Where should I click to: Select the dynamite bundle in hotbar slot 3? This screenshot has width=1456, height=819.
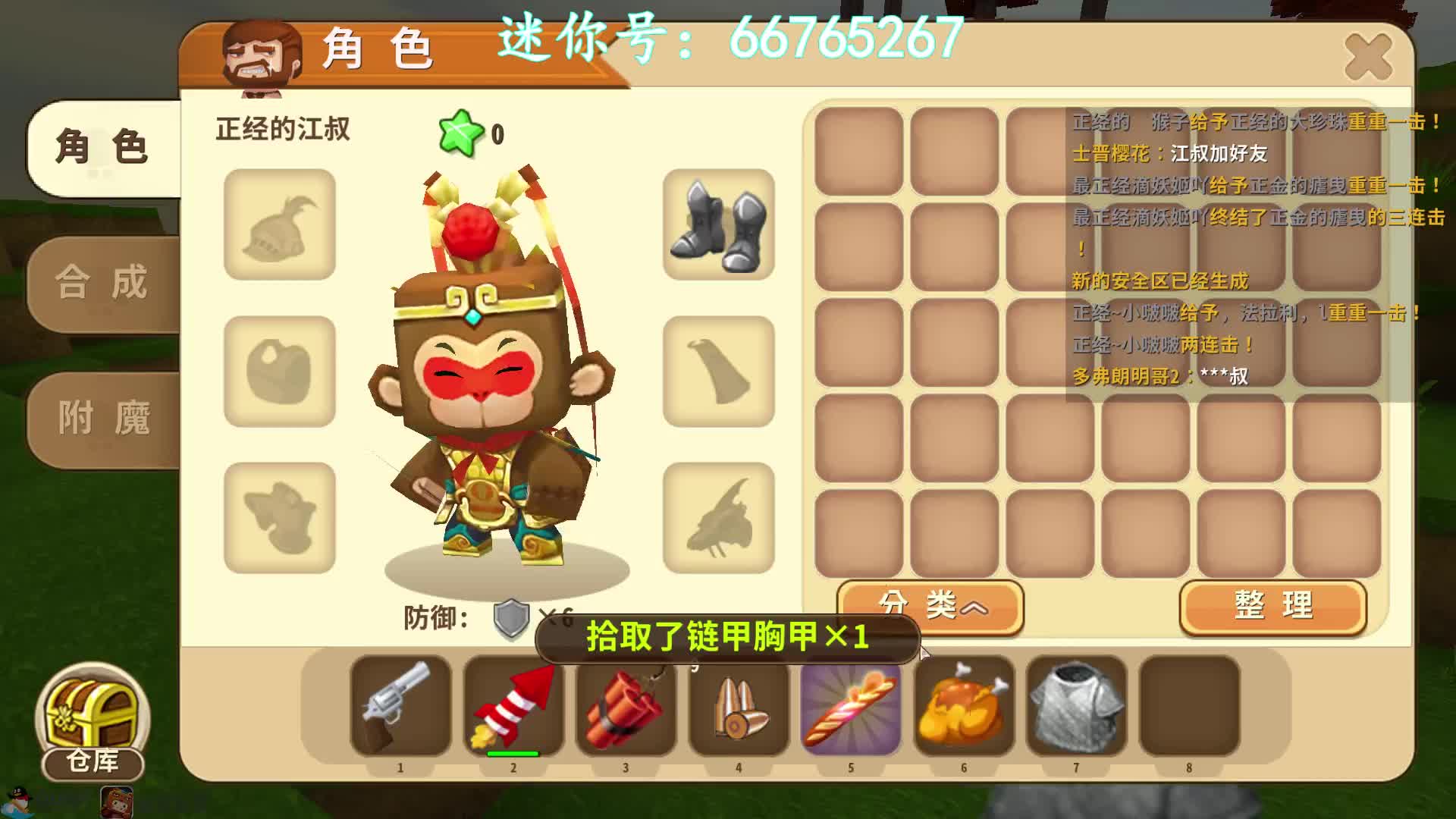point(625,711)
